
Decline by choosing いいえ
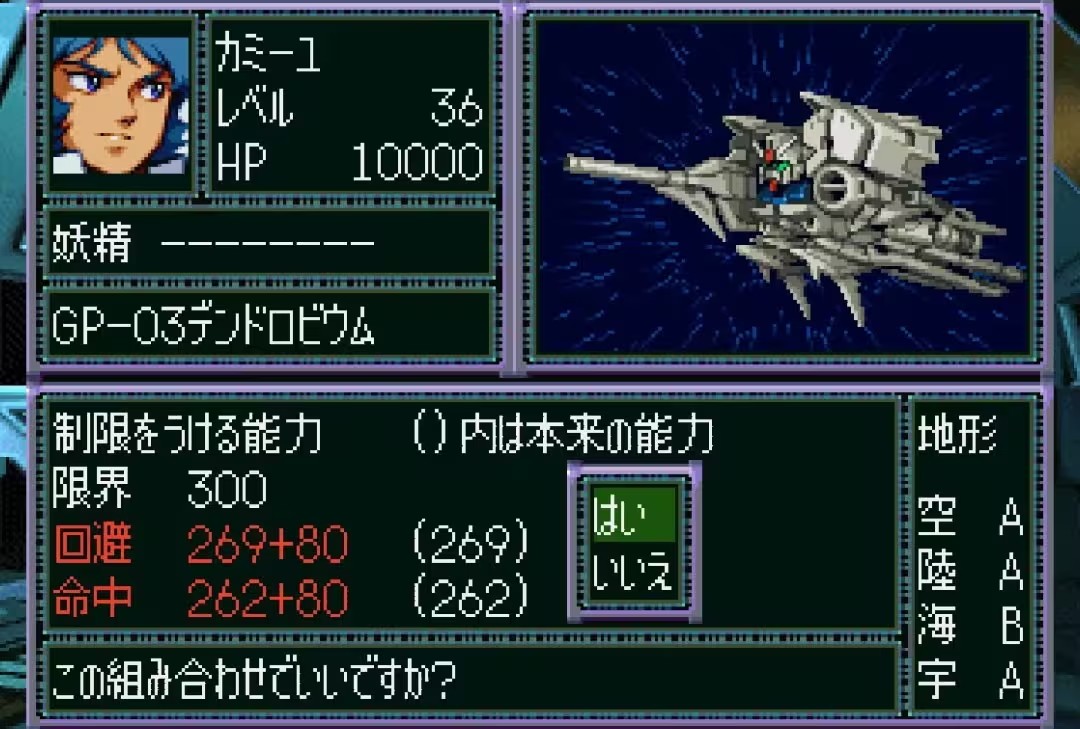pos(633,573)
